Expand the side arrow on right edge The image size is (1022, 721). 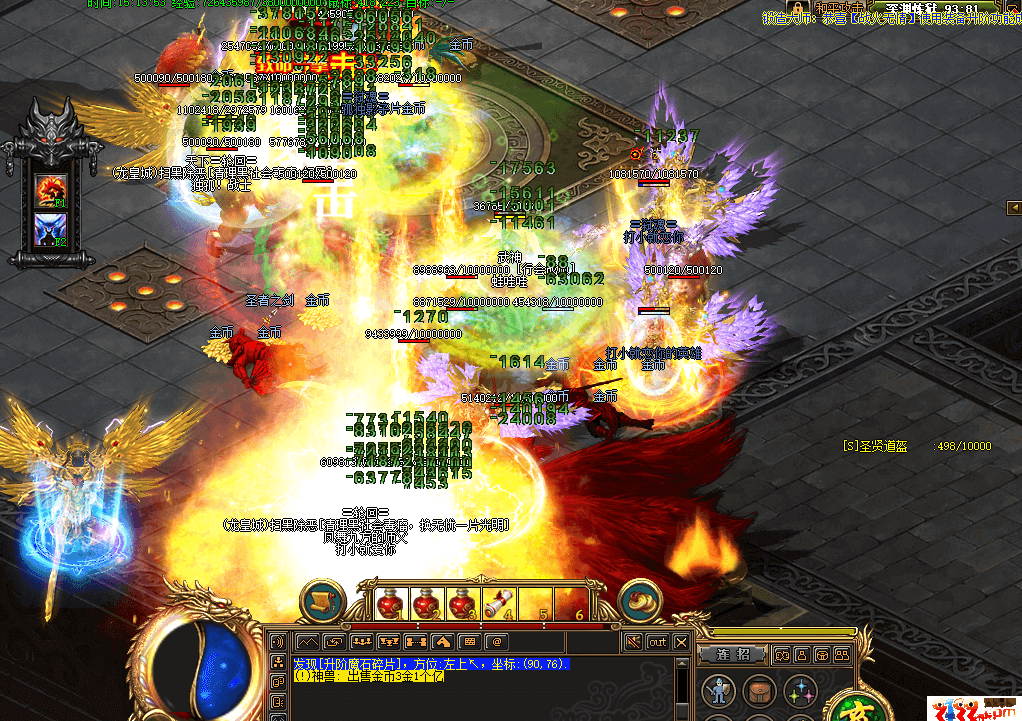[x=1013, y=207]
